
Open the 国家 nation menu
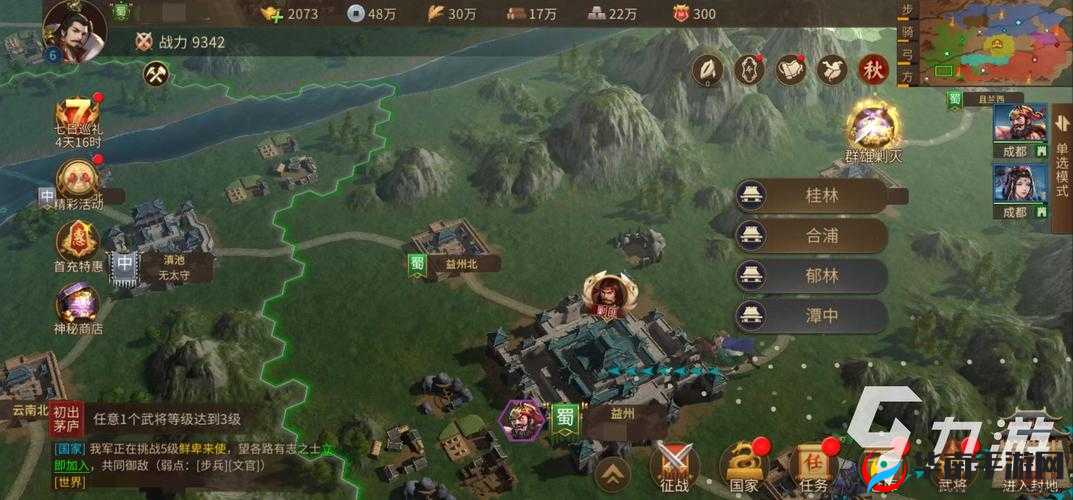click(744, 466)
